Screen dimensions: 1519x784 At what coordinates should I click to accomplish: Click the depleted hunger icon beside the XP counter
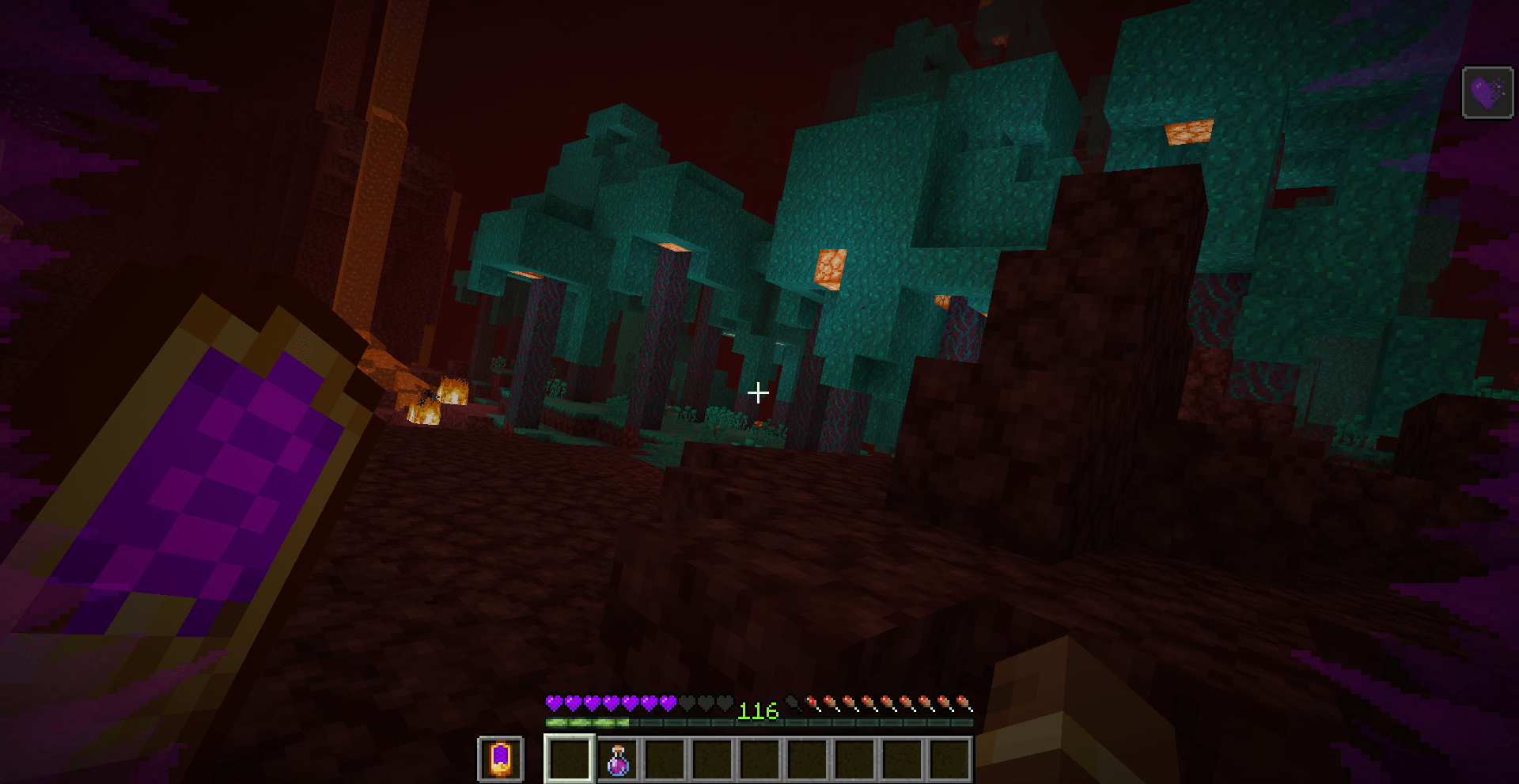pos(791,702)
